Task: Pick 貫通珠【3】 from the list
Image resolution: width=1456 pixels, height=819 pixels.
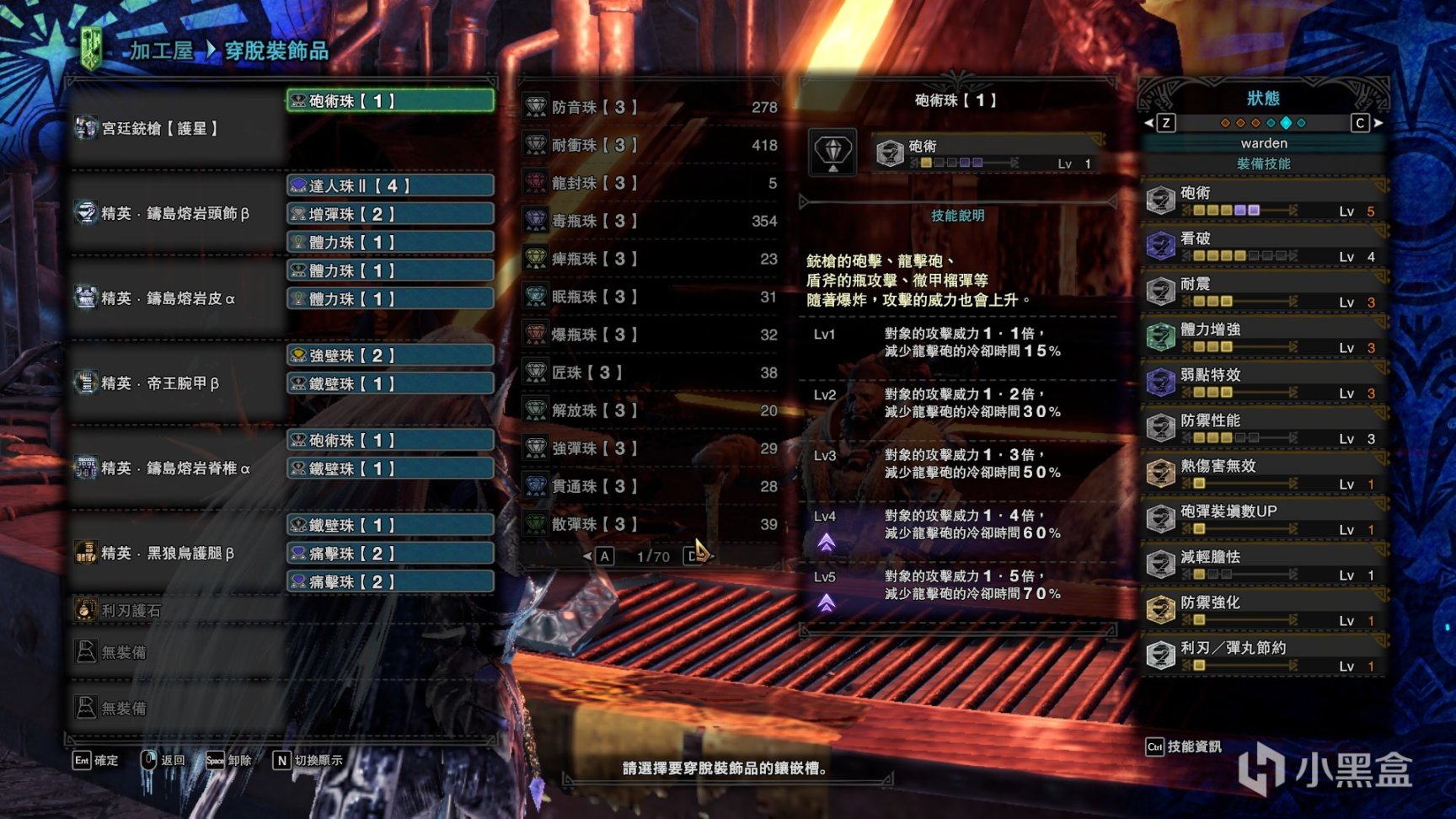Action: click(650, 486)
